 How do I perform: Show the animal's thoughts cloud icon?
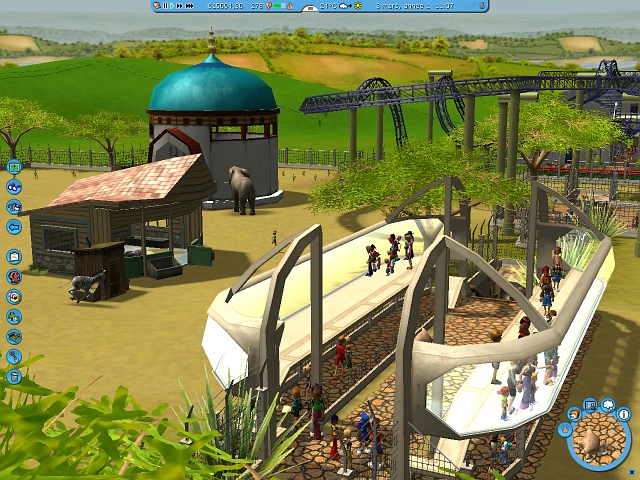pyautogui.click(x=608, y=406)
